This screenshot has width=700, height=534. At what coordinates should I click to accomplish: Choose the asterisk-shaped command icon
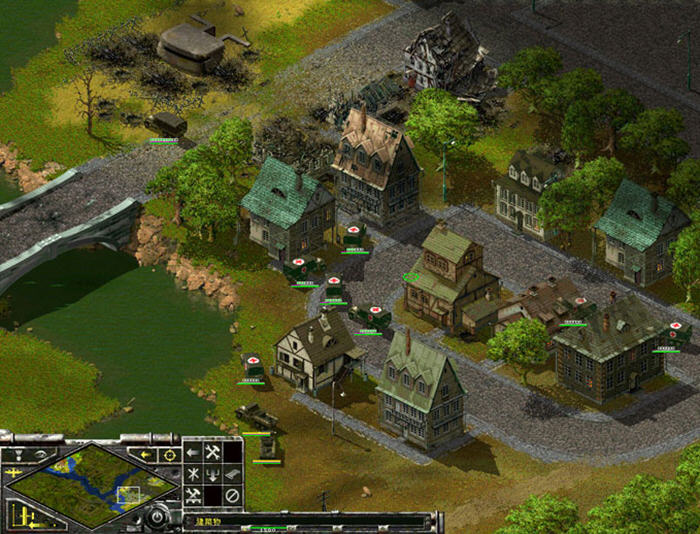(193, 474)
